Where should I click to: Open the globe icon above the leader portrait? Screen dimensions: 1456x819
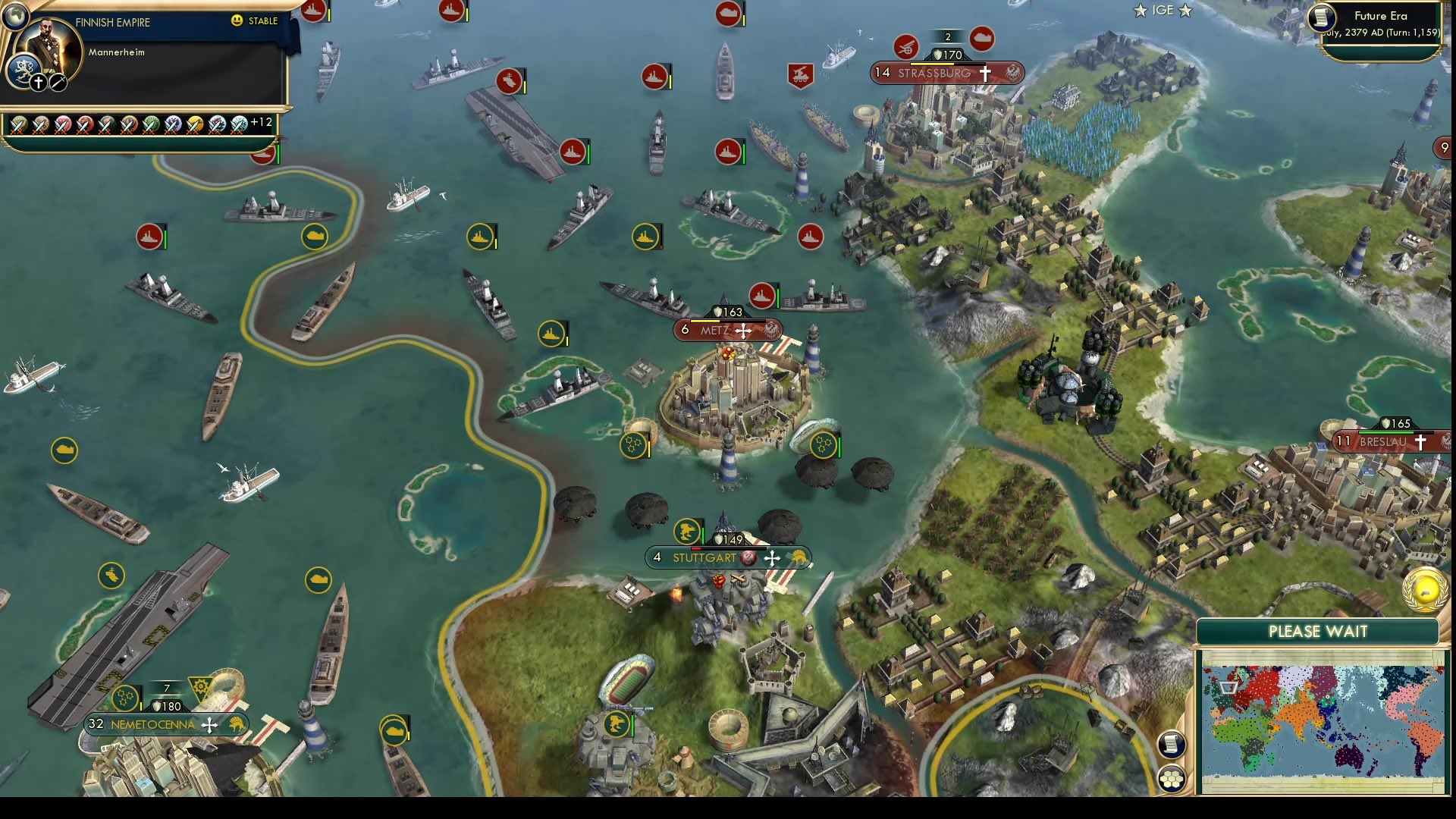(x=14, y=14)
